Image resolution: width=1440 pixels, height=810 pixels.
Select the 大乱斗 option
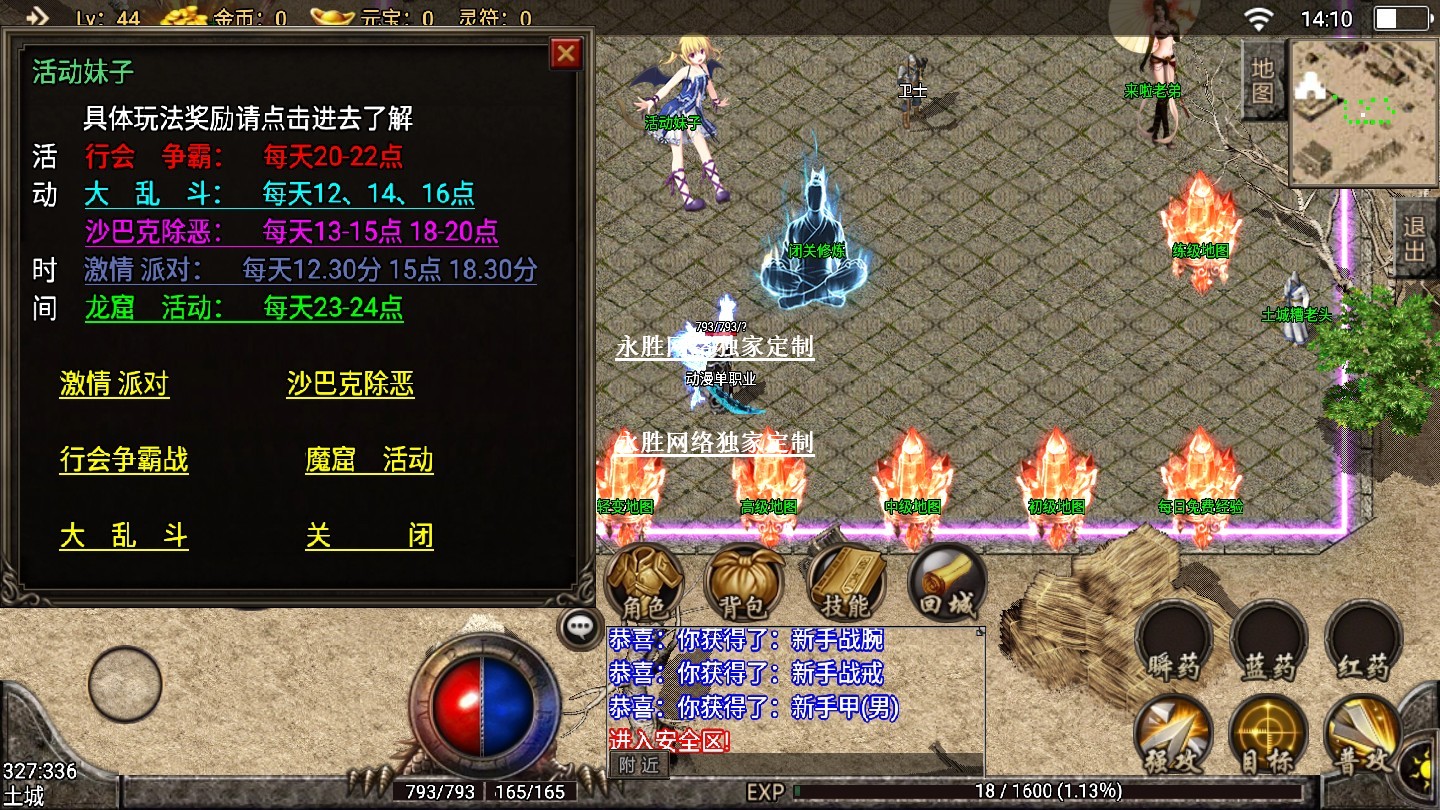point(124,535)
